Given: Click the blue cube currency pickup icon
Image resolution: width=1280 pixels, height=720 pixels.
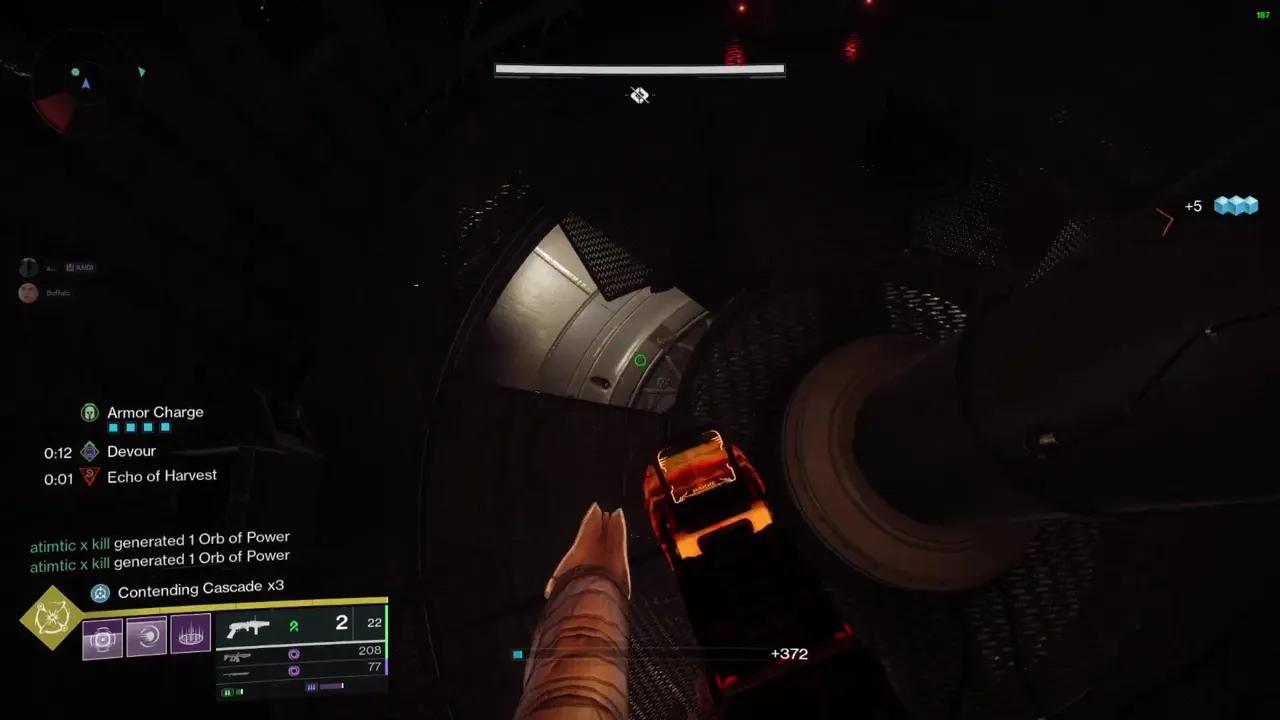Looking at the screenshot, I should coord(1235,206).
